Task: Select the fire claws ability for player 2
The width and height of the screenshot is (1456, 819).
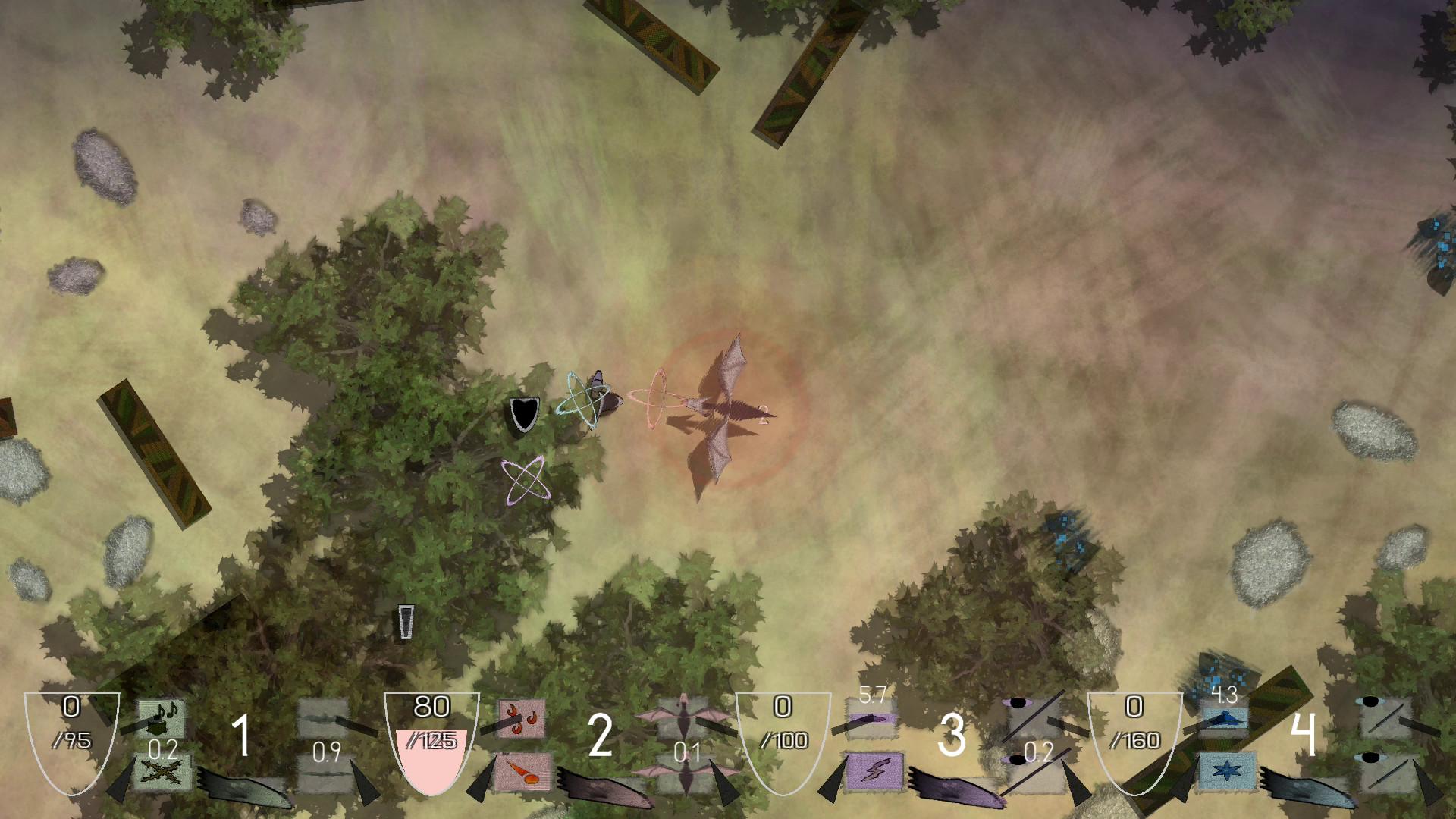Action: (x=520, y=719)
